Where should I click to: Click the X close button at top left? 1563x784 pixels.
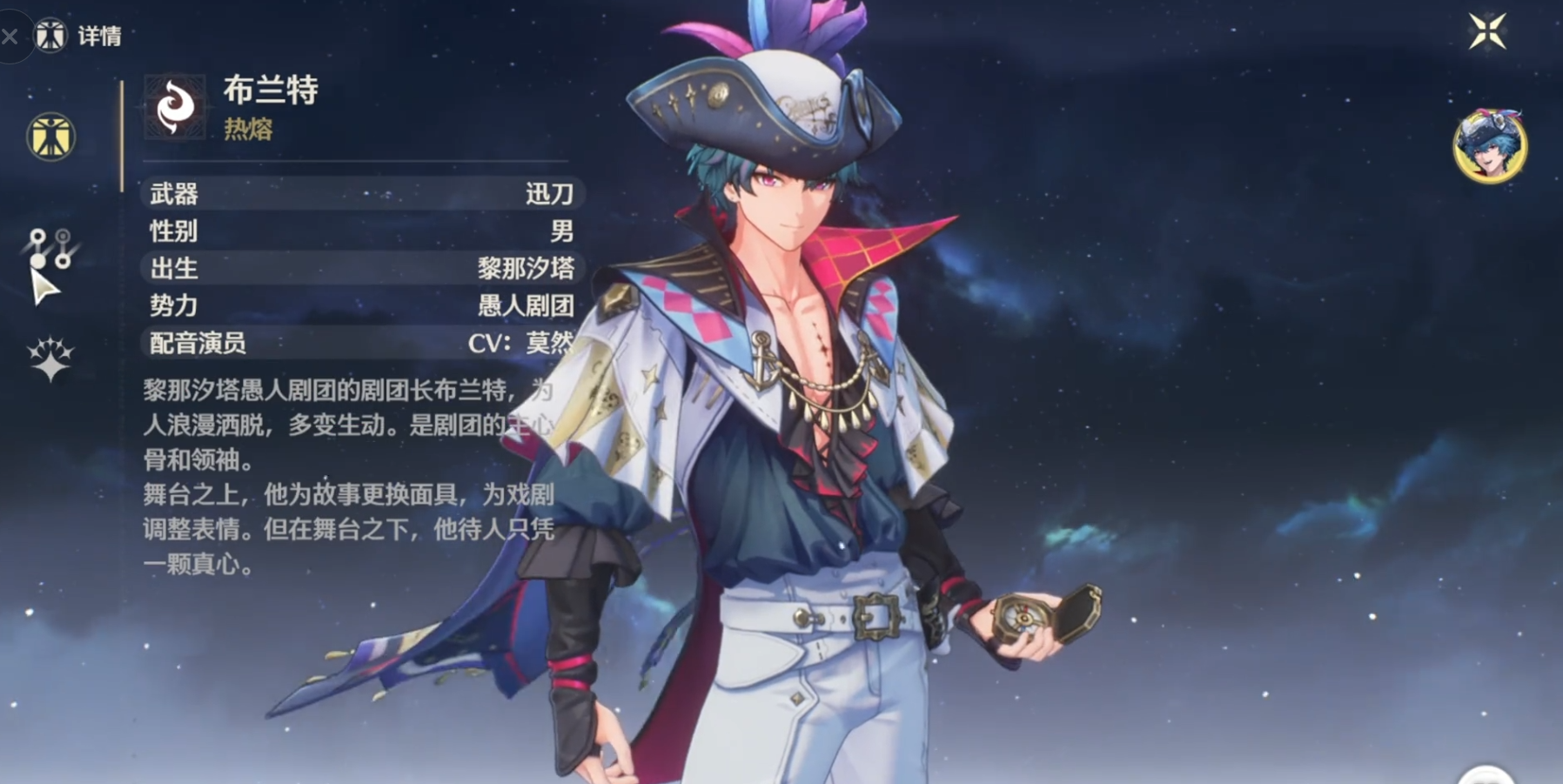coord(10,36)
